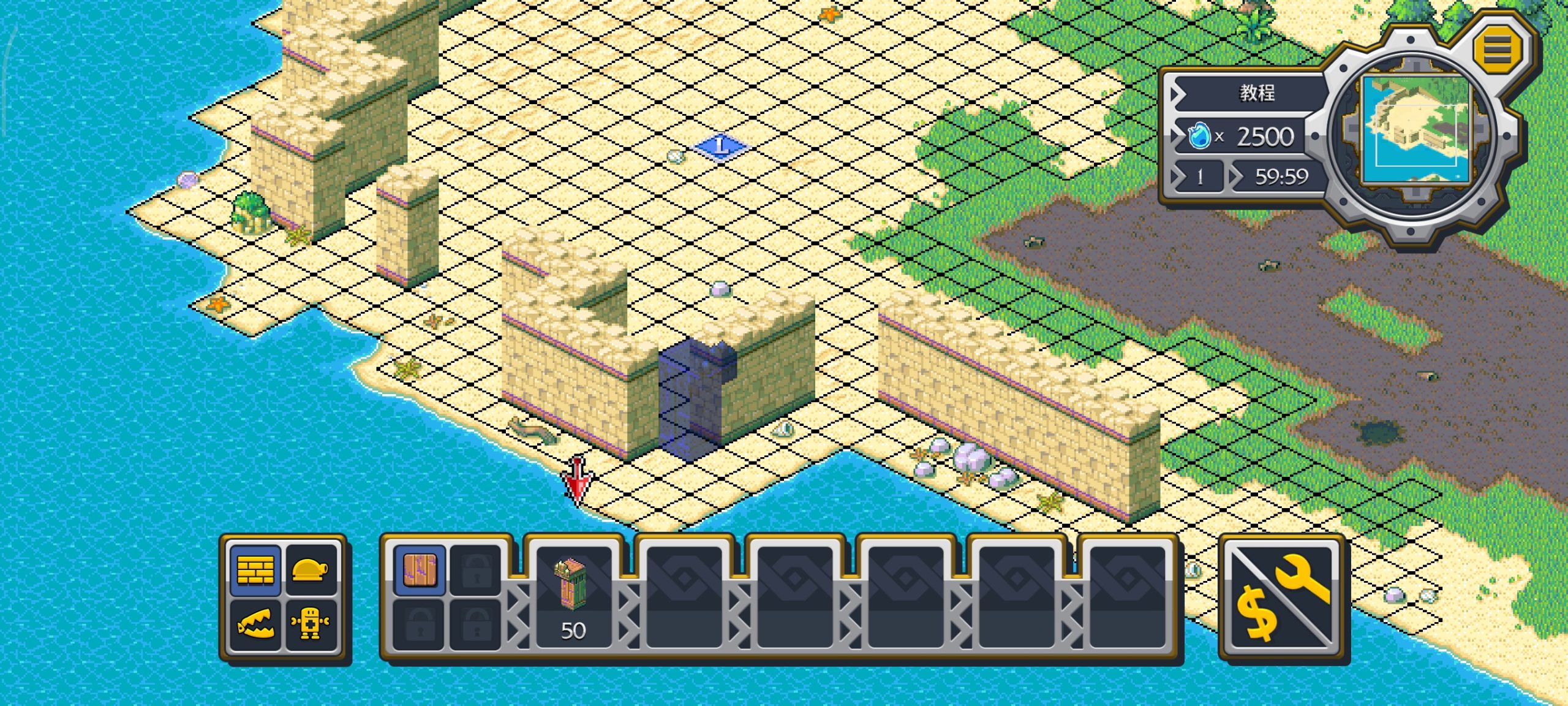Choose the jaw trap build category
The width and height of the screenshot is (1568, 706).
pos(255,625)
